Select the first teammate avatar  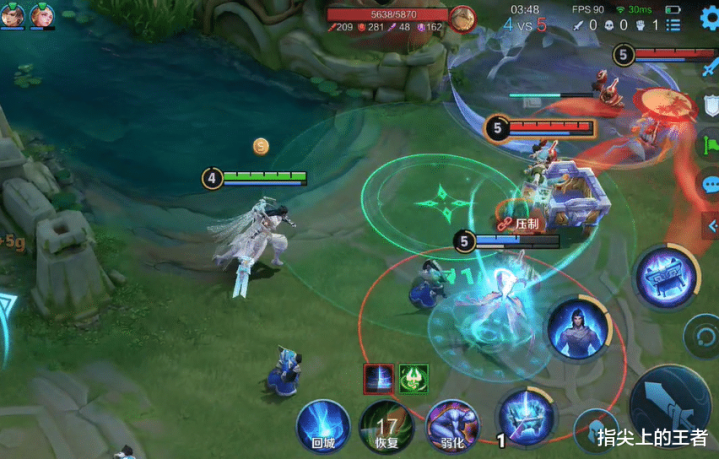(x=14, y=15)
